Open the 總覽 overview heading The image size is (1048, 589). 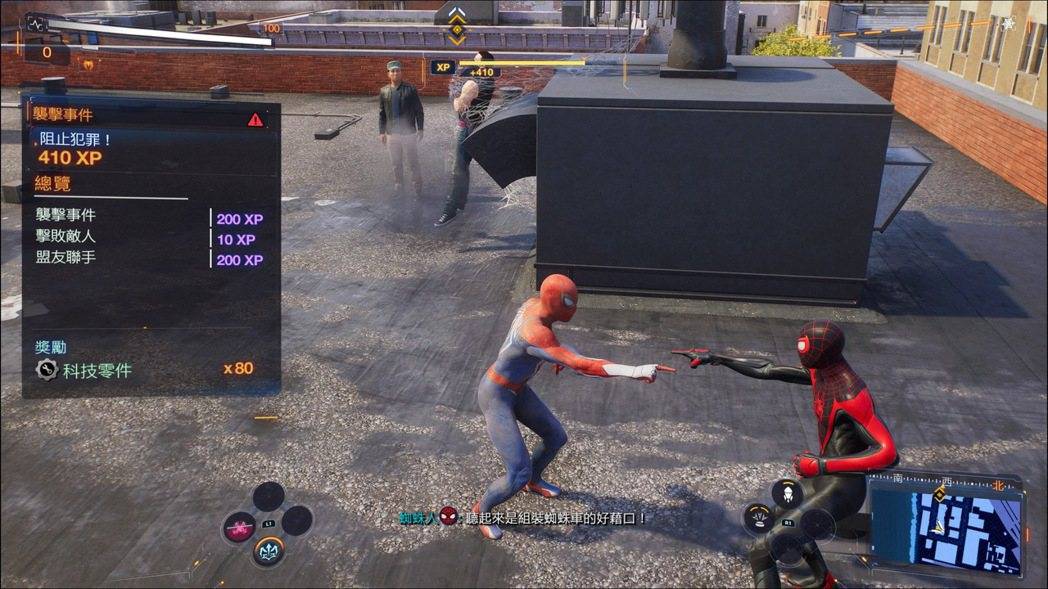[x=53, y=184]
